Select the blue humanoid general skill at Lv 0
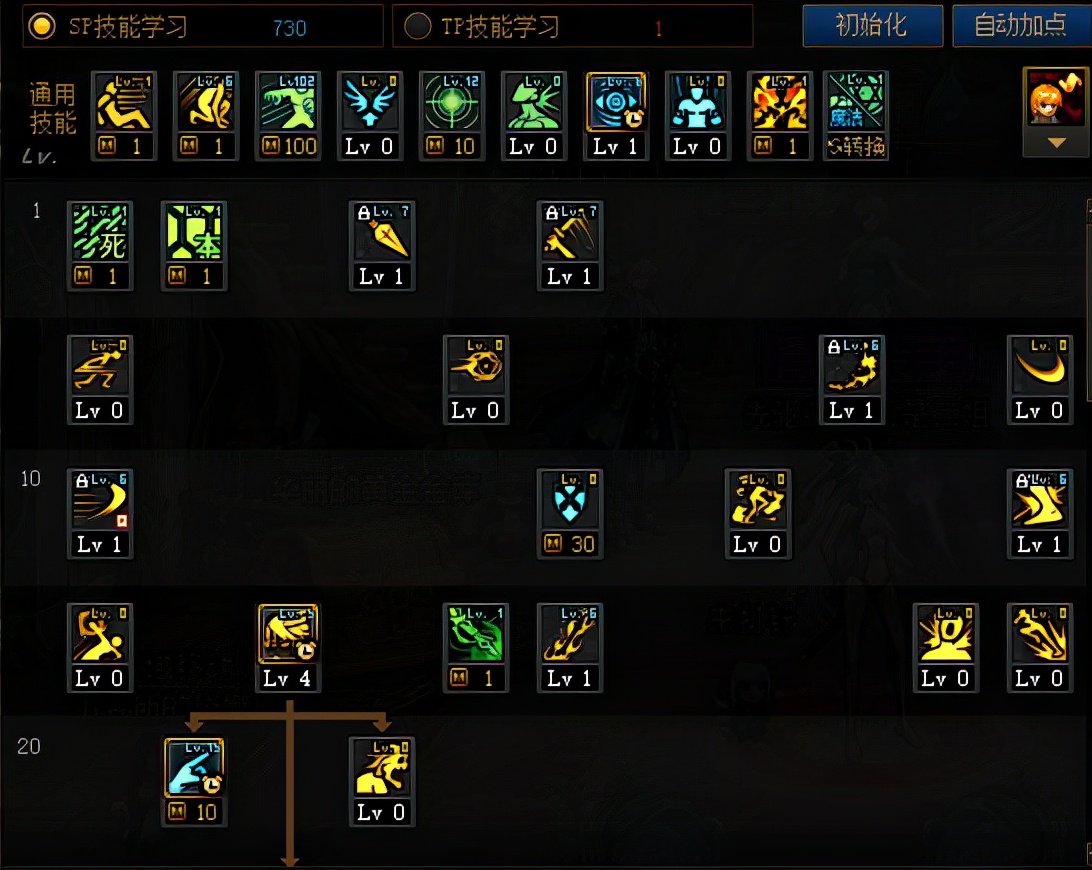1092x870 pixels. [x=698, y=105]
